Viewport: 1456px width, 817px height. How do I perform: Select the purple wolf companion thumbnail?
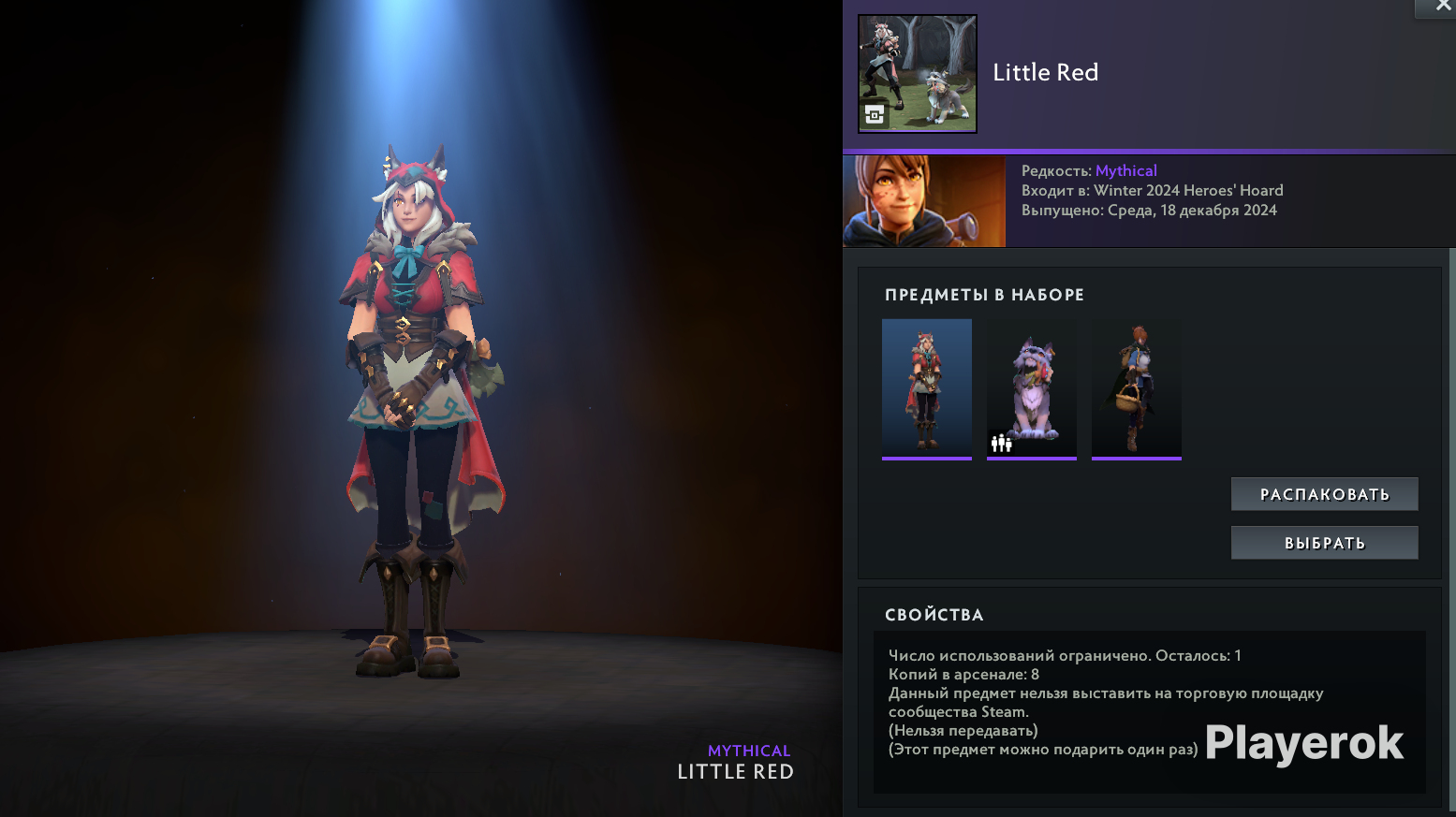click(1032, 388)
